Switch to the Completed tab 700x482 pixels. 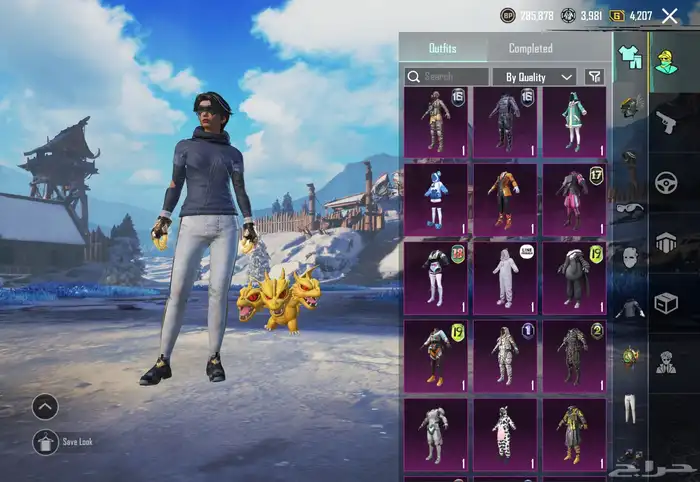pos(530,48)
